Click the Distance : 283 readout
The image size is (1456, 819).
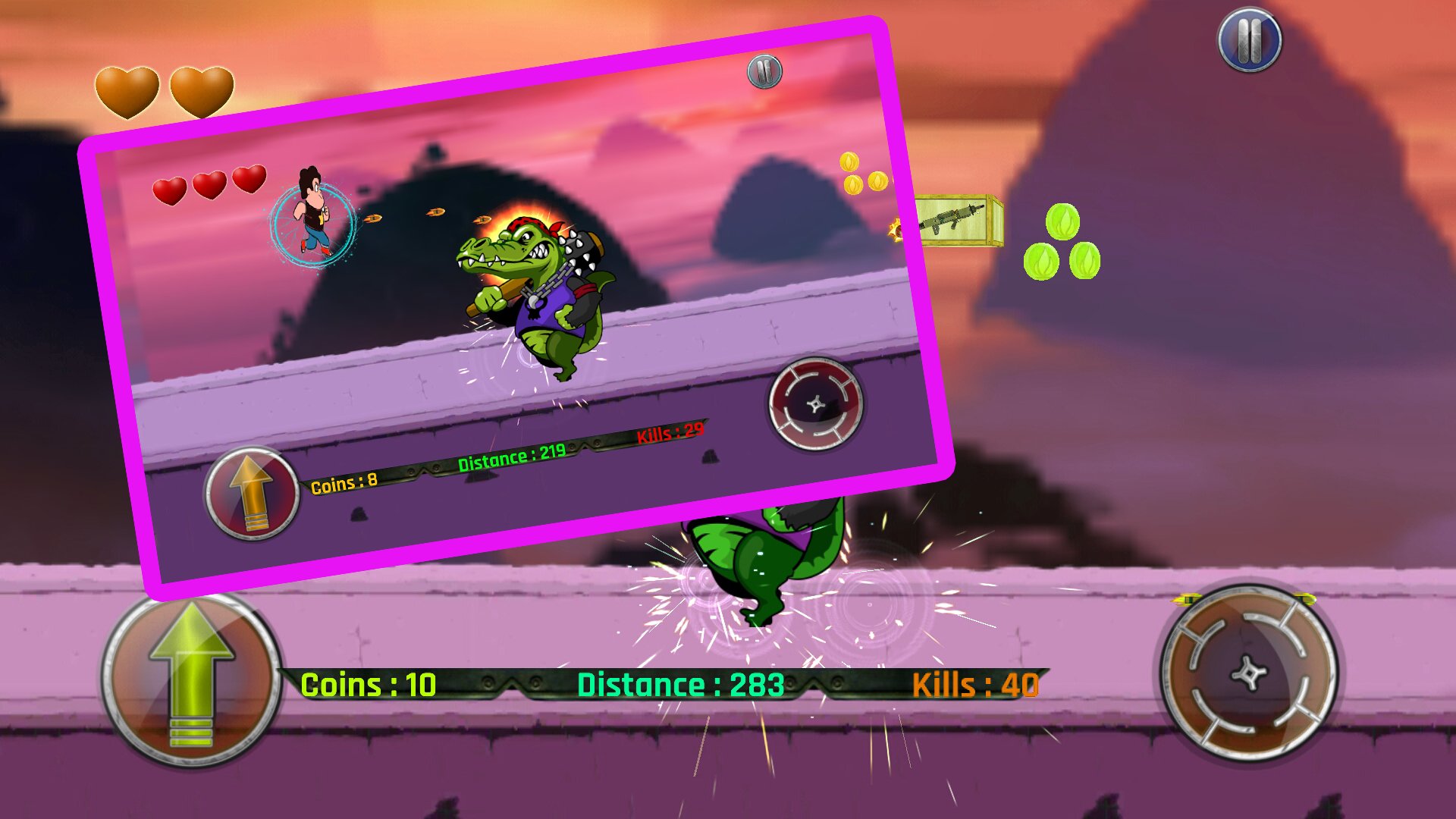point(680,684)
